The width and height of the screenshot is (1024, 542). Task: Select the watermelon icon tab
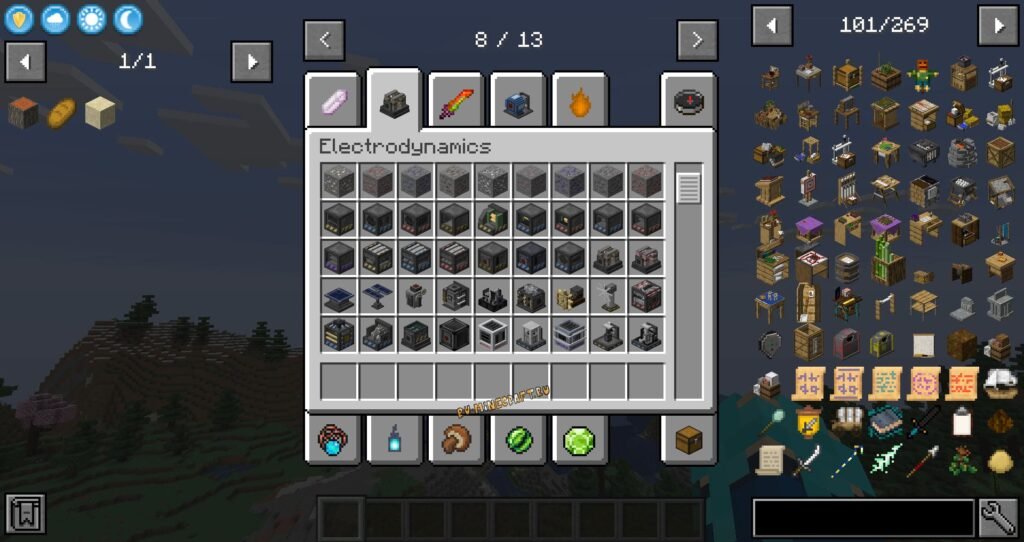coord(519,439)
